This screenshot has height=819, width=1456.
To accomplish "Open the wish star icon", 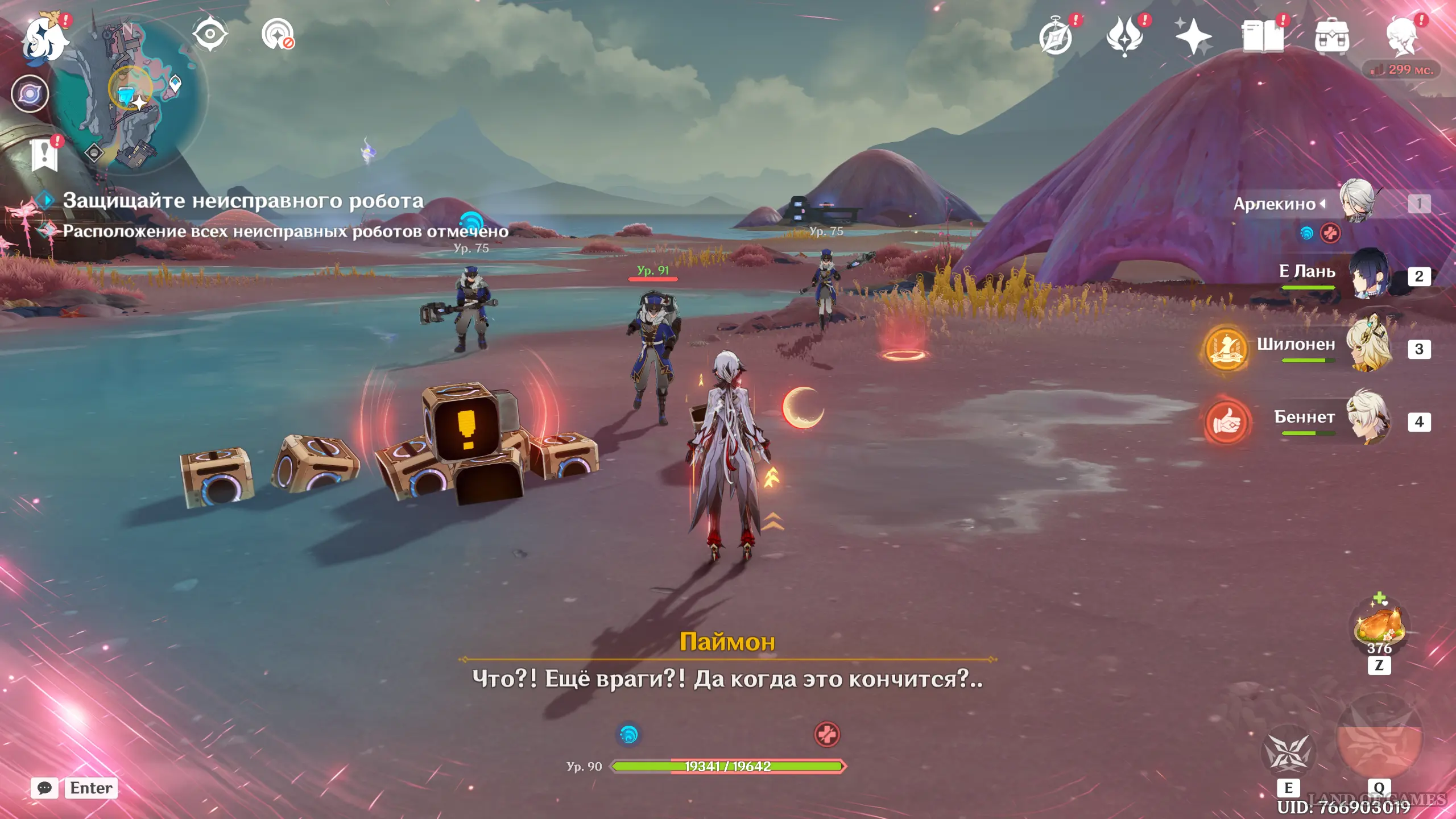I will (x=1193, y=36).
